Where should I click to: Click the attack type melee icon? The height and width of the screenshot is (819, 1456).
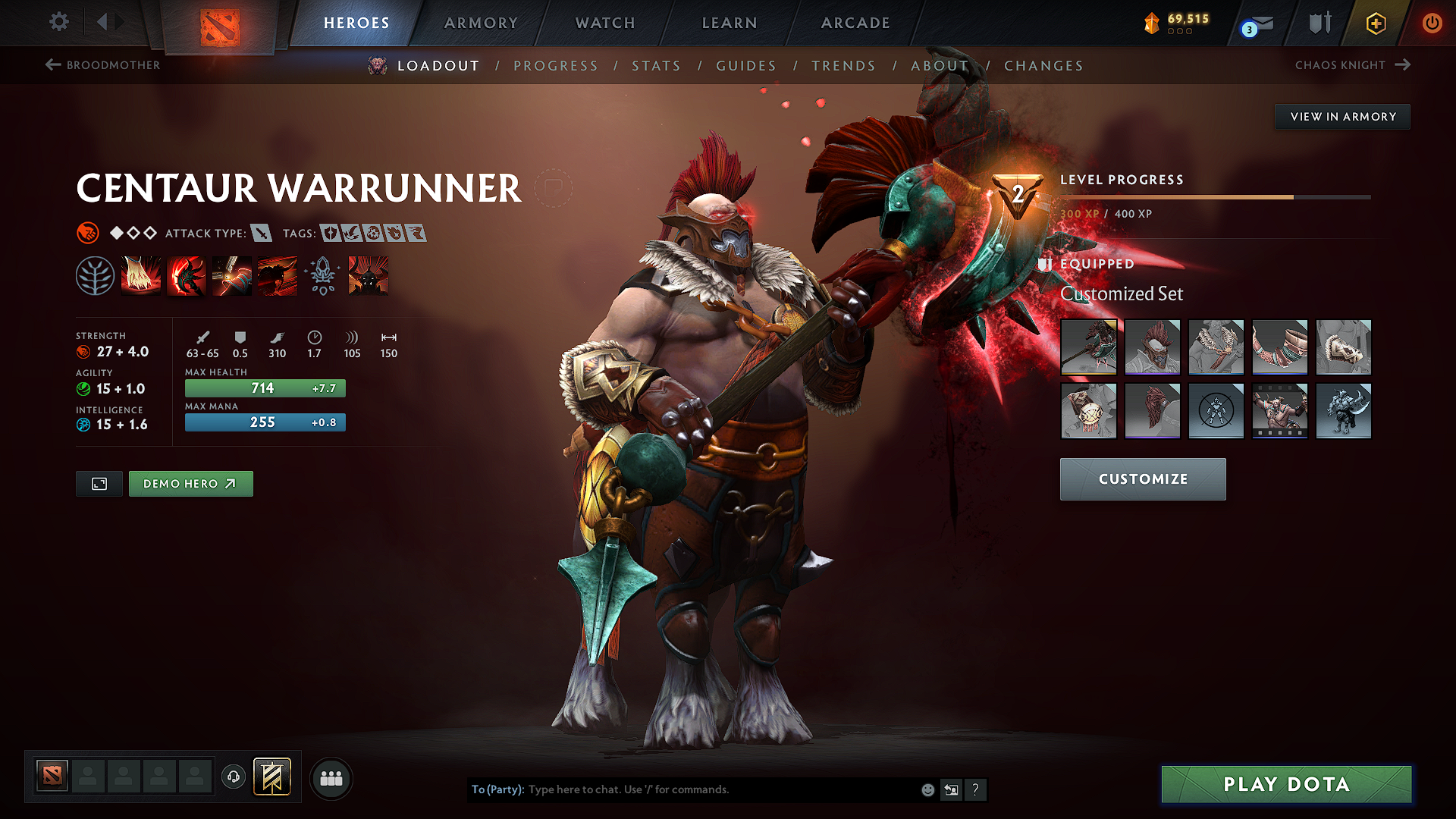pos(262,234)
